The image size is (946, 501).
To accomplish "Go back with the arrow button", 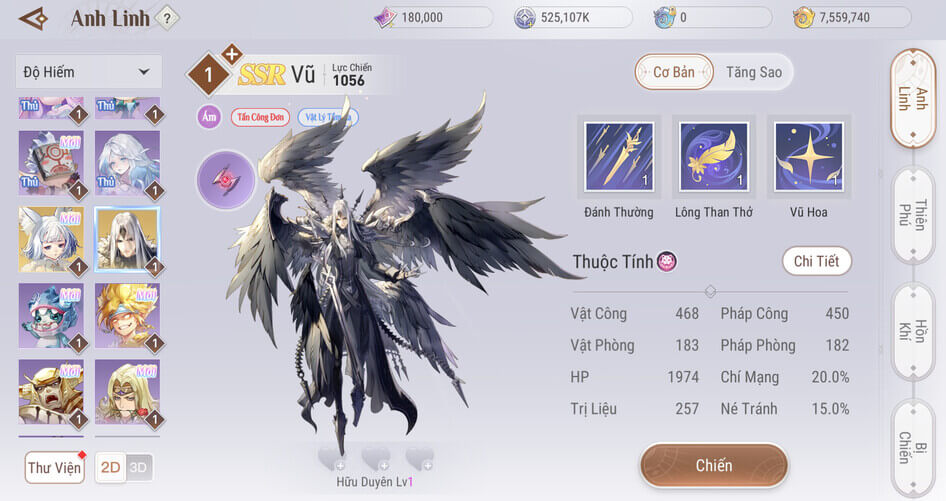I will tap(33, 18).
